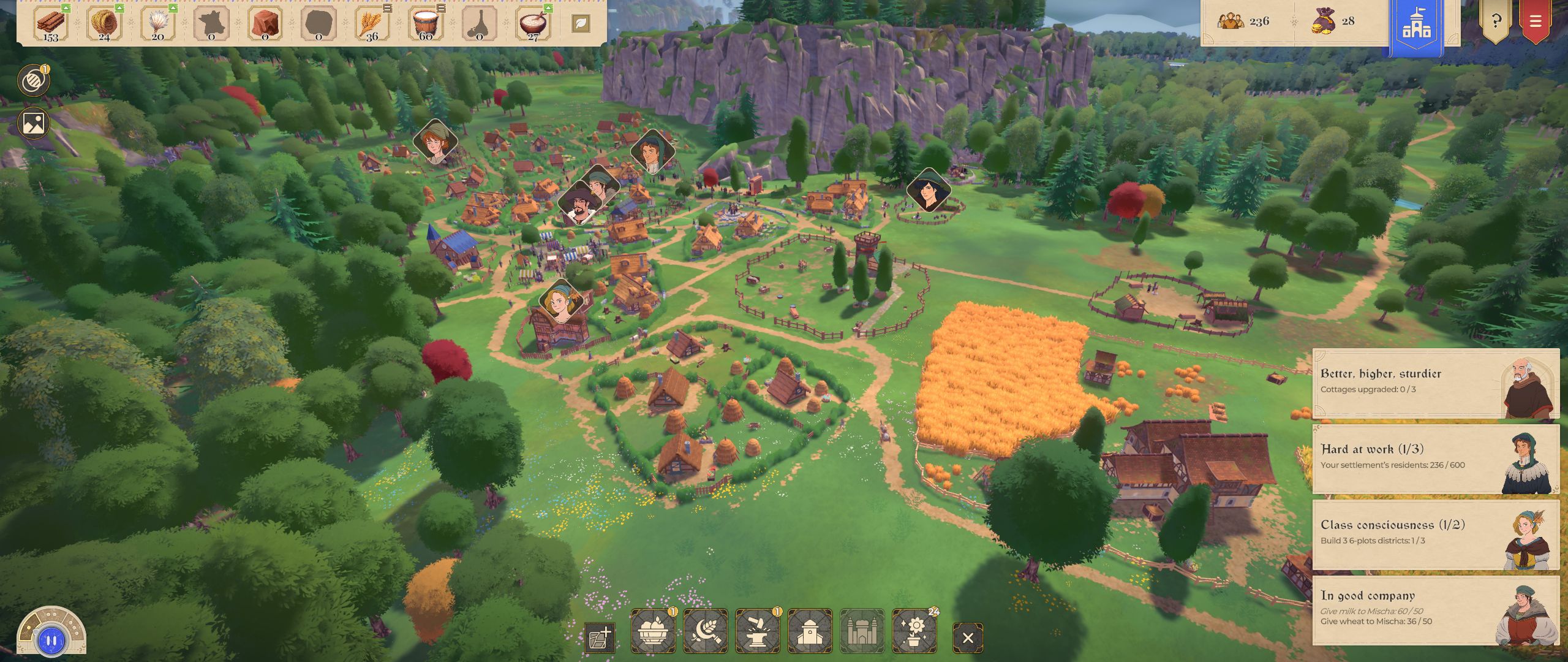
Task: Activate the add-plot district tool
Action: pyautogui.click(x=600, y=638)
